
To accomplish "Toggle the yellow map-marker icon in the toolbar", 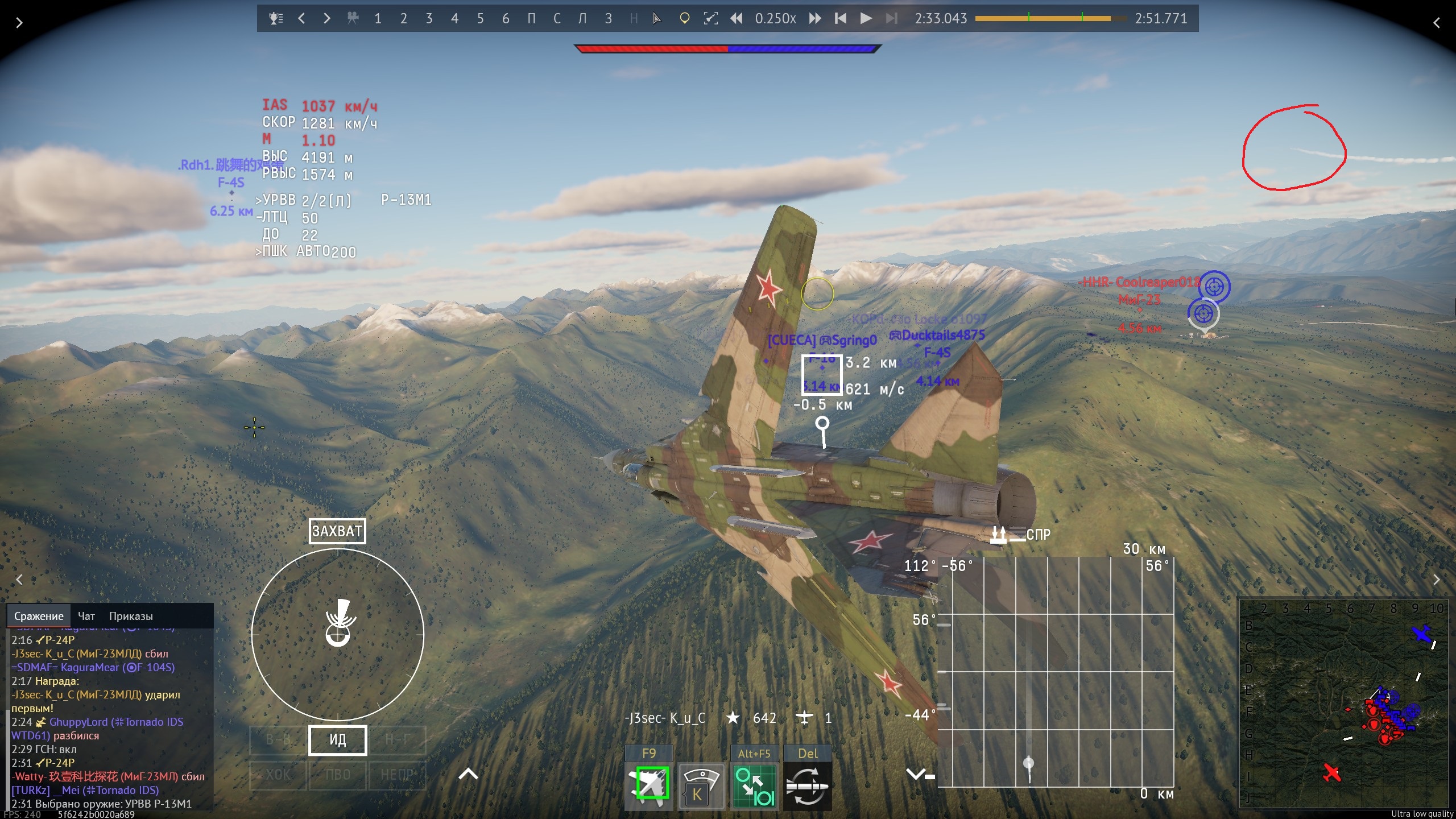I will 684,19.
